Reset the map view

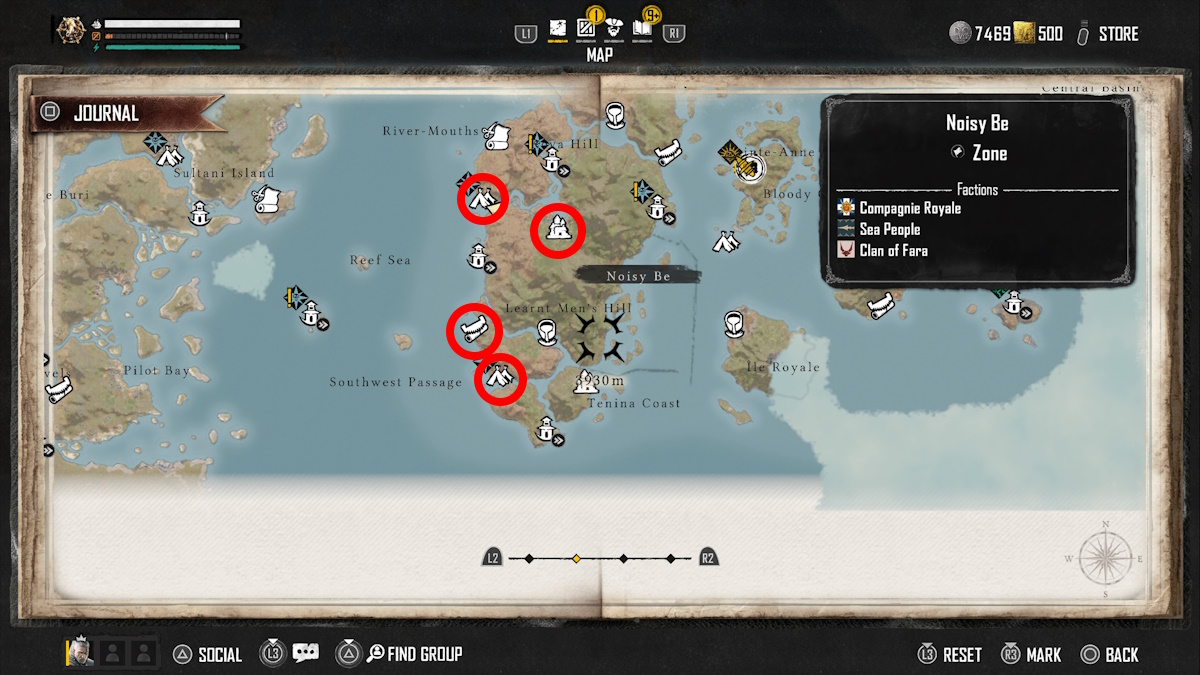click(950, 655)
